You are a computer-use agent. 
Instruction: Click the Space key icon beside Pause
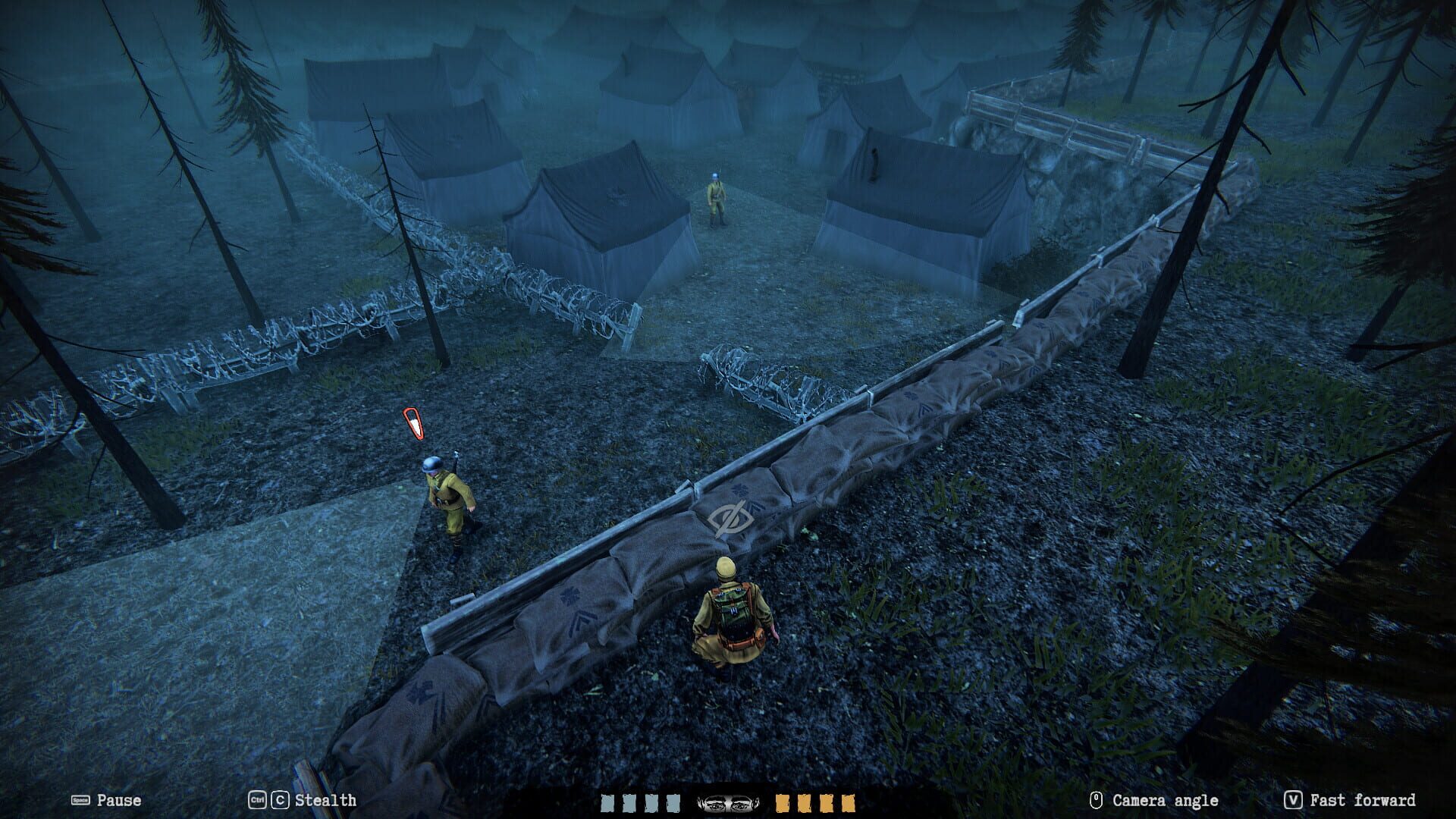point(80,800)
